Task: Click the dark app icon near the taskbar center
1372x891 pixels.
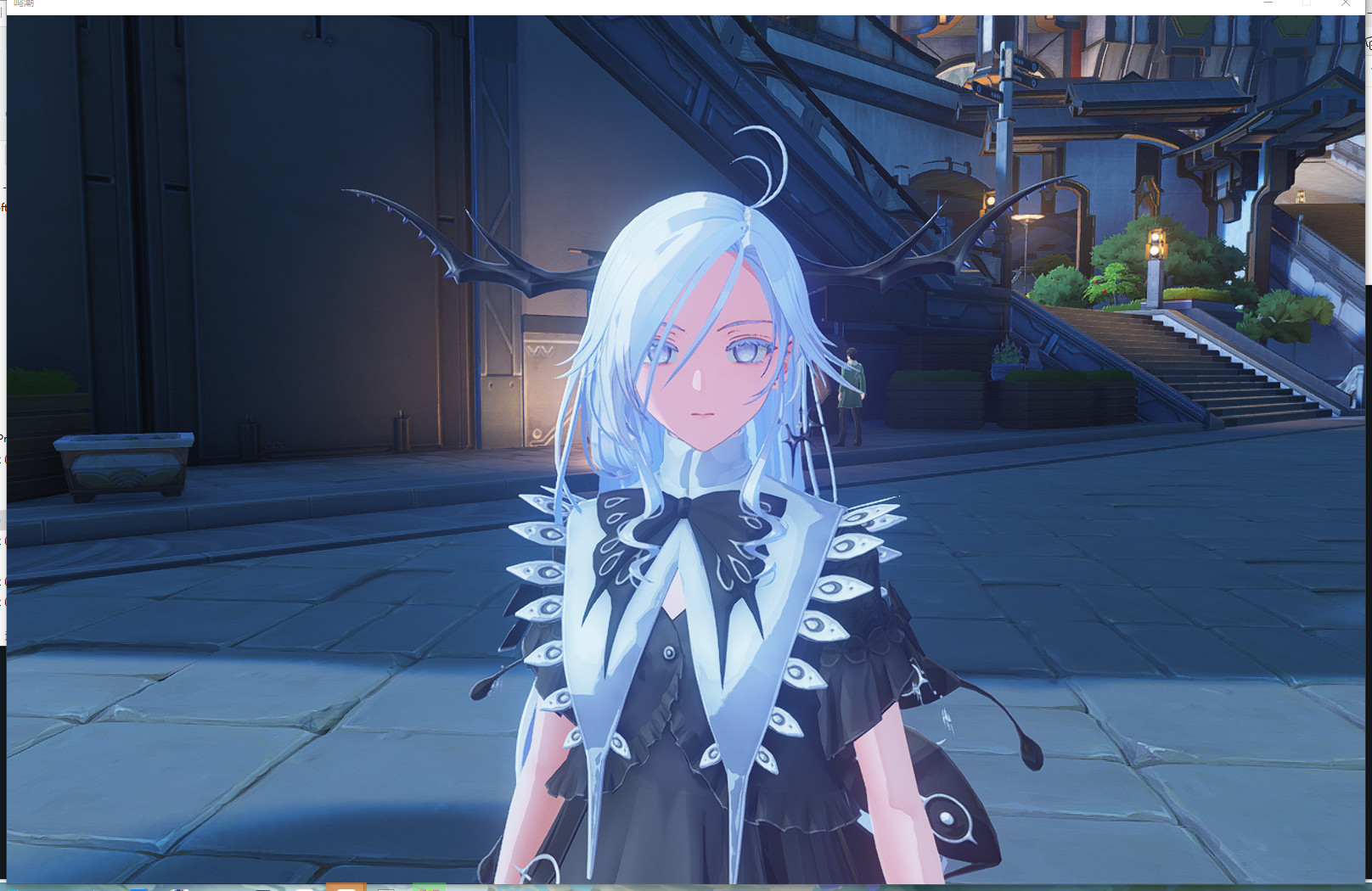Action: [265, 888]
